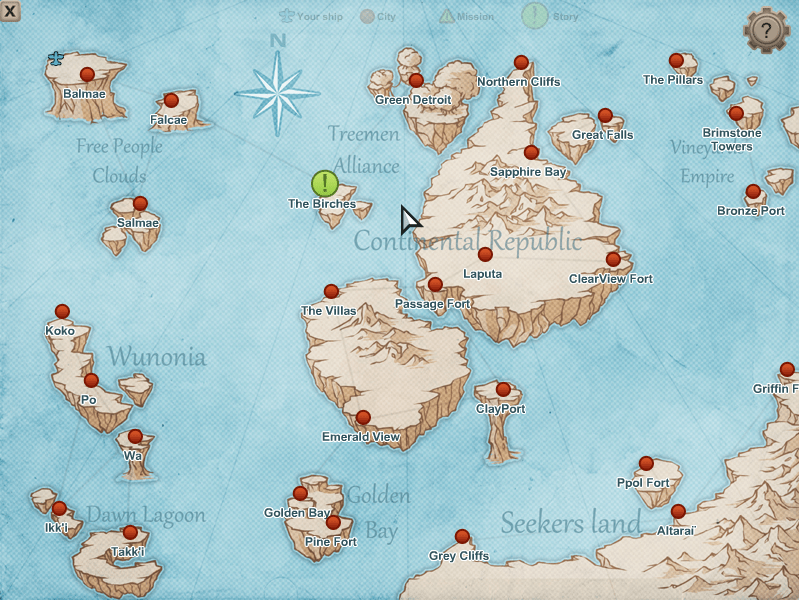Select the Northern Cliffs city marker
Screen dimensions: 799x600
coord(521,62)
